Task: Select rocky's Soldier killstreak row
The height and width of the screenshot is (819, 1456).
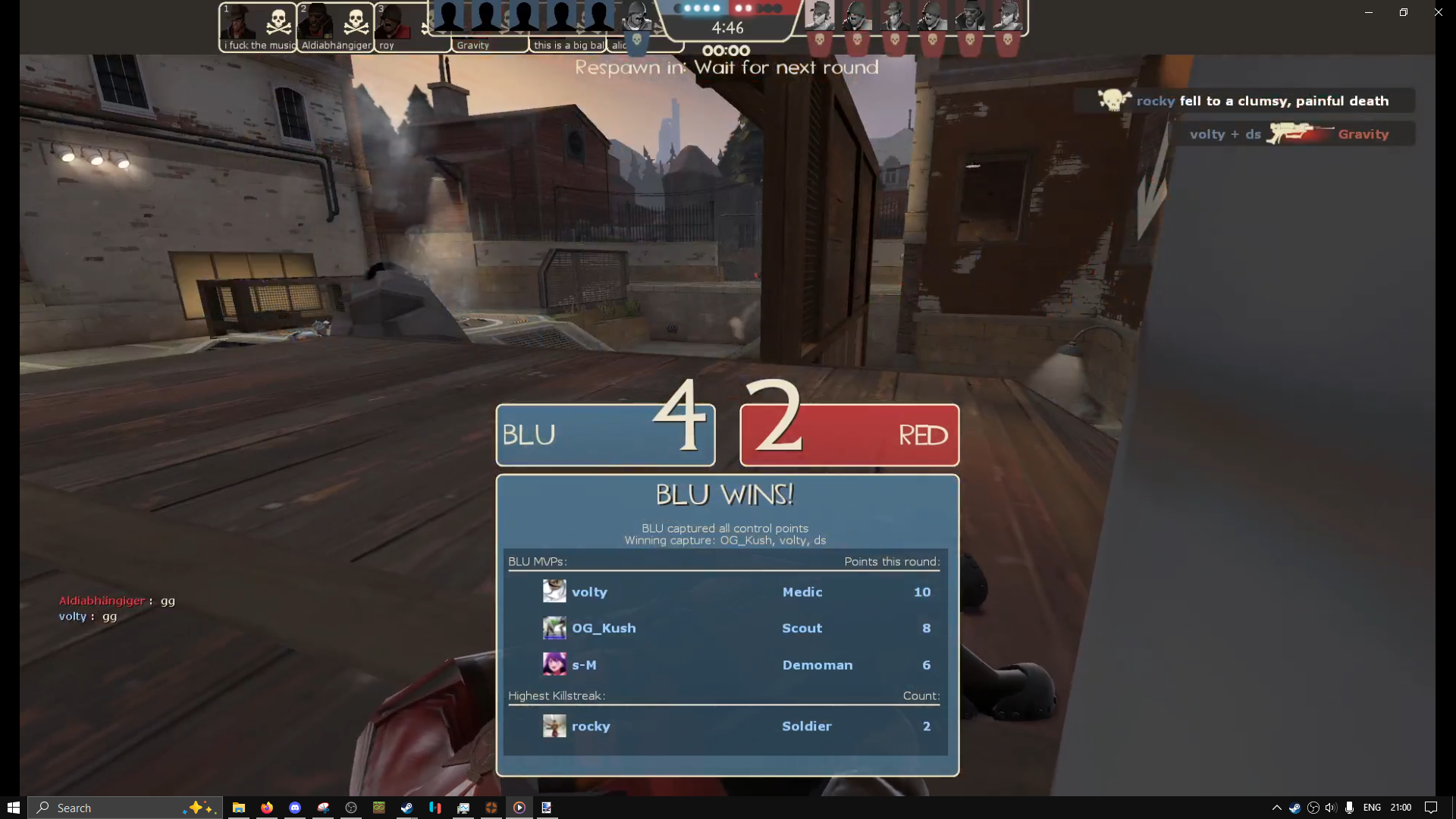Action: [726, 726]
